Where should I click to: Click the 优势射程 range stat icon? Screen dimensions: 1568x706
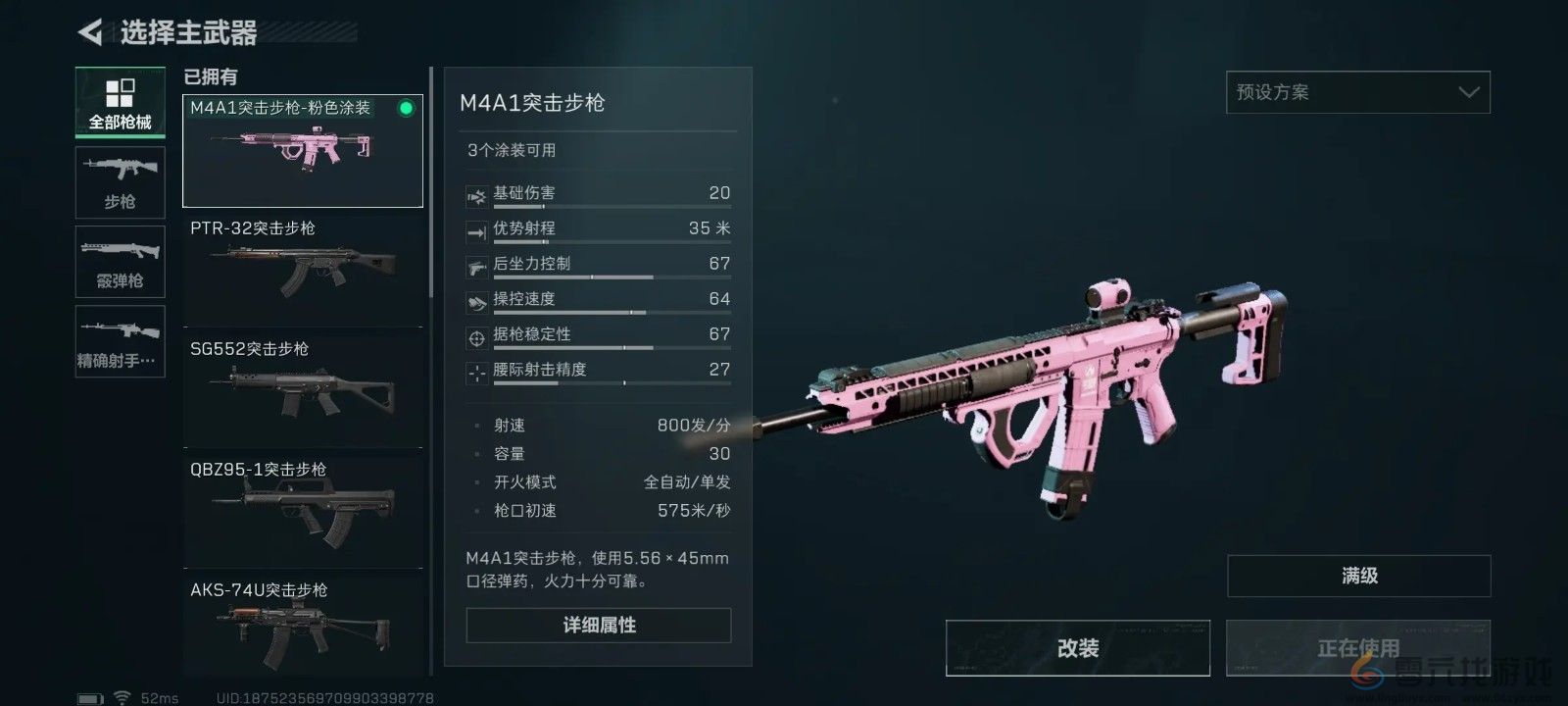(x=477, y=232)
